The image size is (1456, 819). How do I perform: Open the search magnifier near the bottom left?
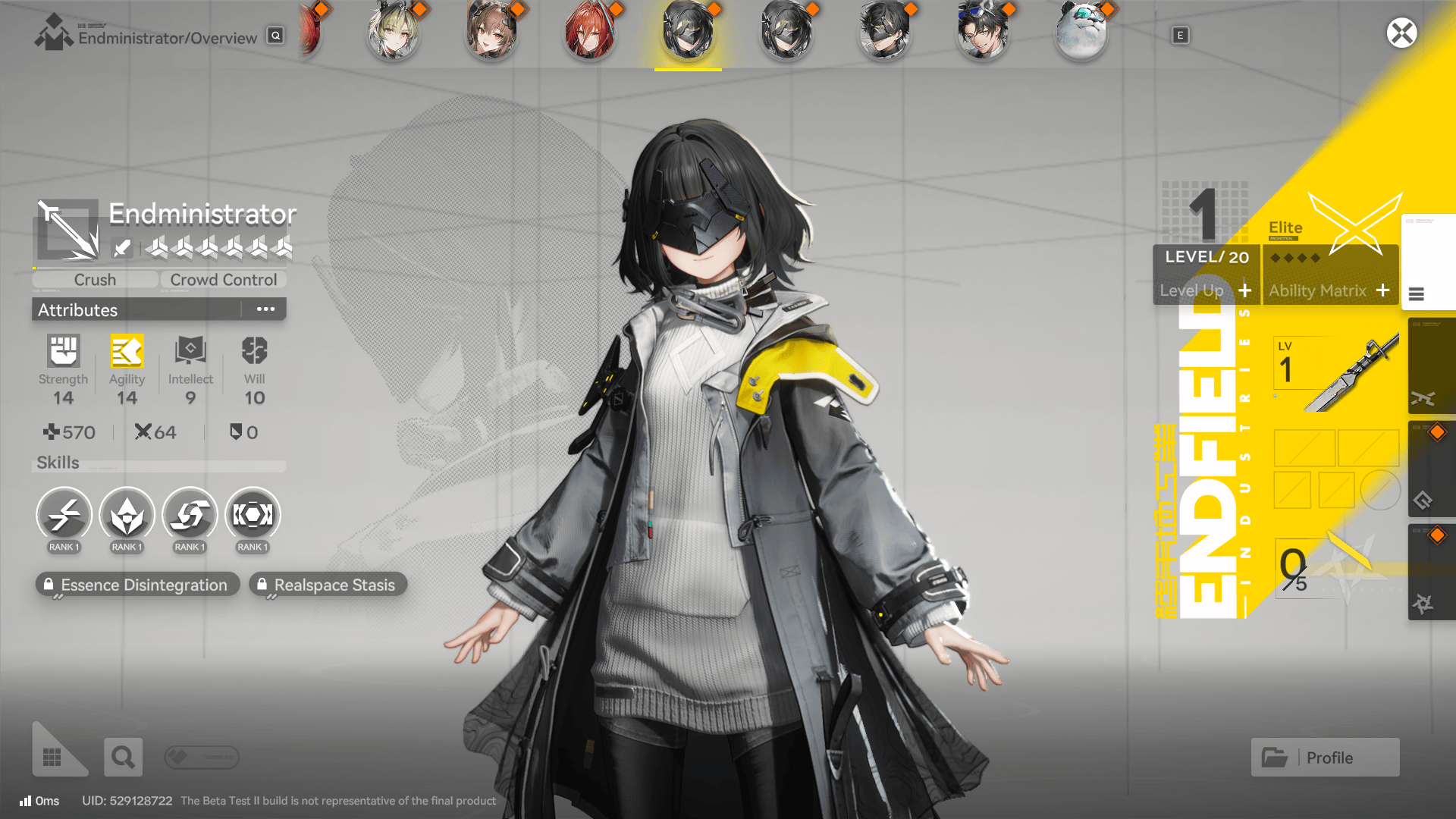[x=123, y=756]
